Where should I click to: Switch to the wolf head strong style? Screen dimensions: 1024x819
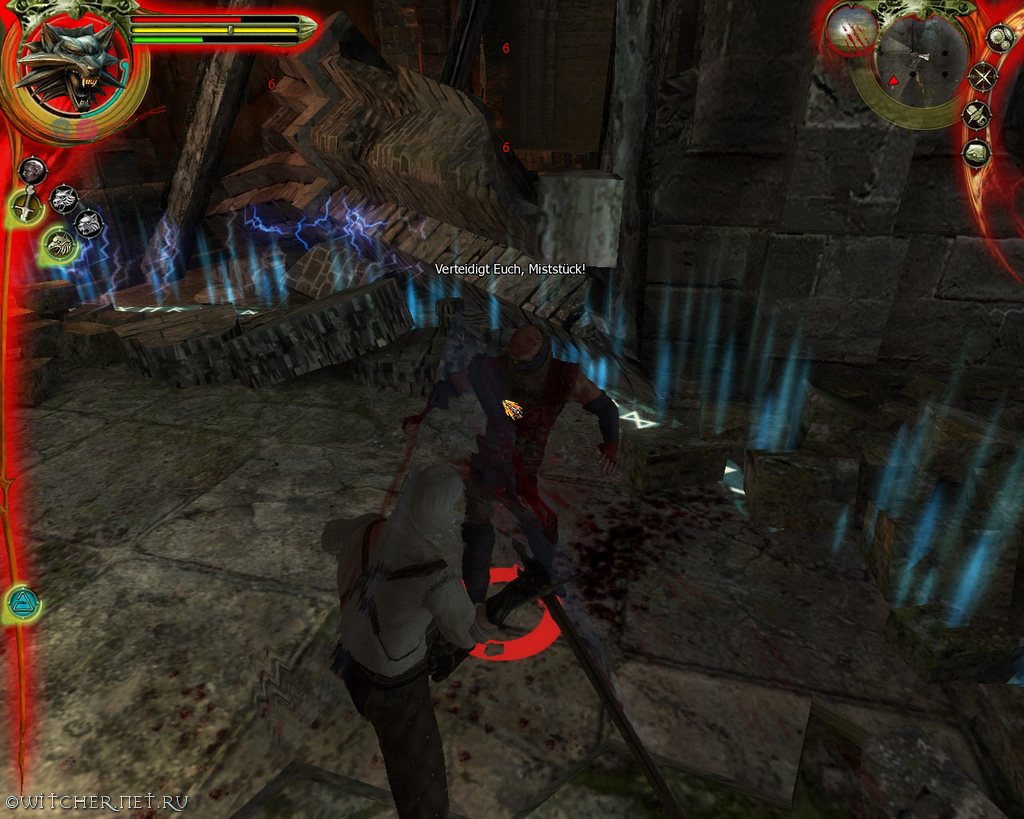point(64,199)
